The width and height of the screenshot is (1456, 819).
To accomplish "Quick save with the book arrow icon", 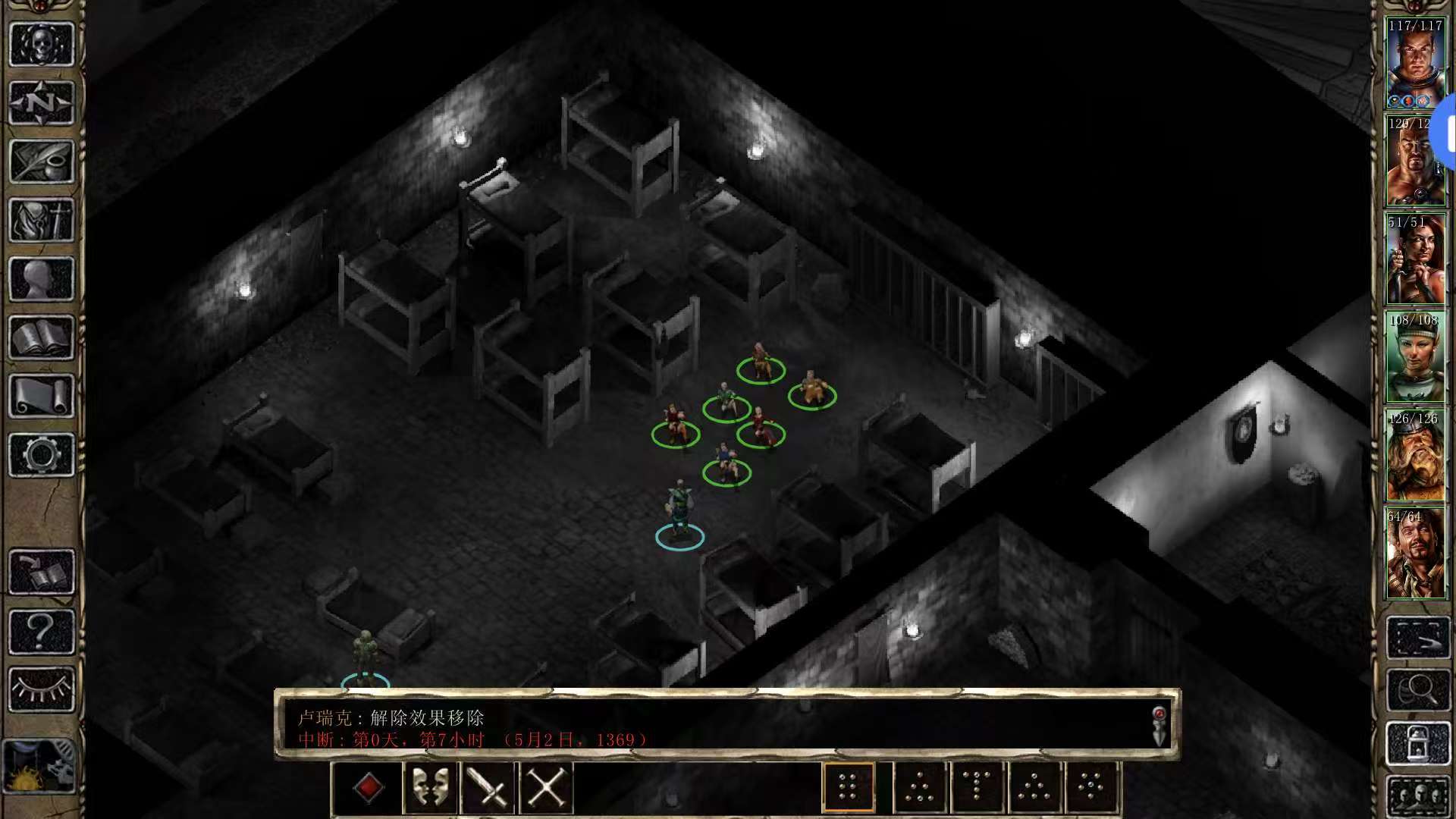I will (x=42, y=572).
